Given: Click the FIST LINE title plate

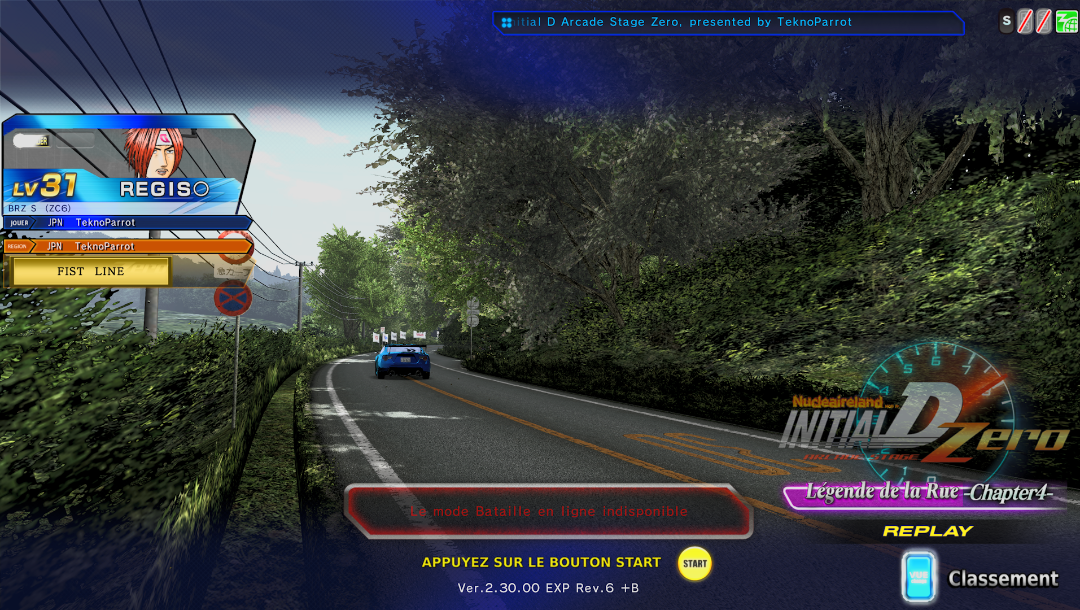Looking at the screenshot, I should (90, 271).
